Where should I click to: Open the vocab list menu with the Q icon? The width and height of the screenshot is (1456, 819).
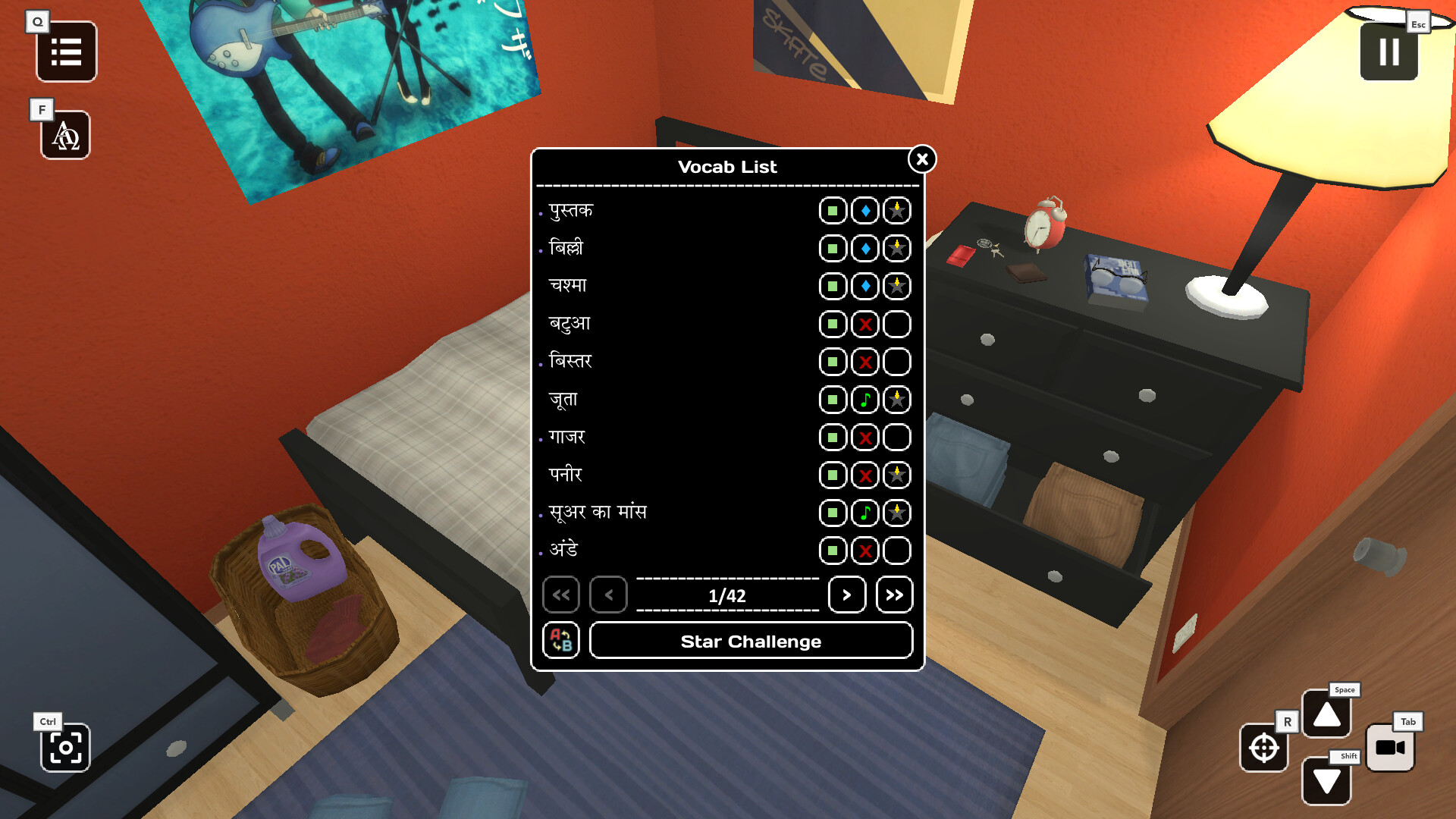point(66,52)
